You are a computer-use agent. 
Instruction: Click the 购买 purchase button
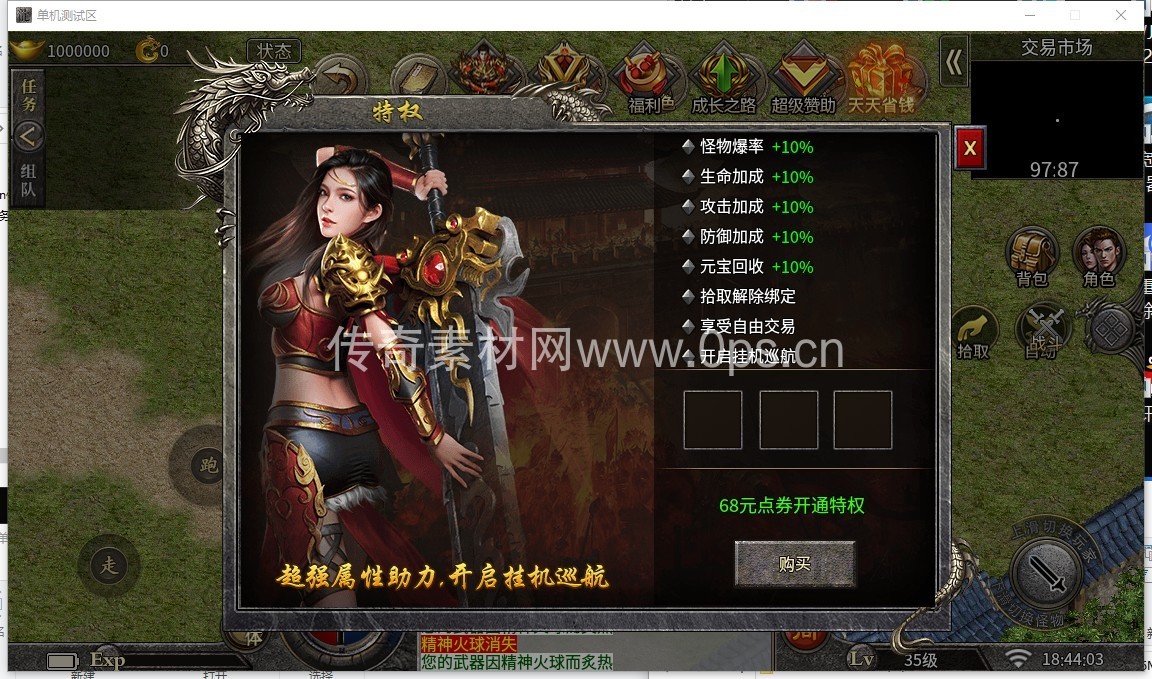(x=794, y=564)
